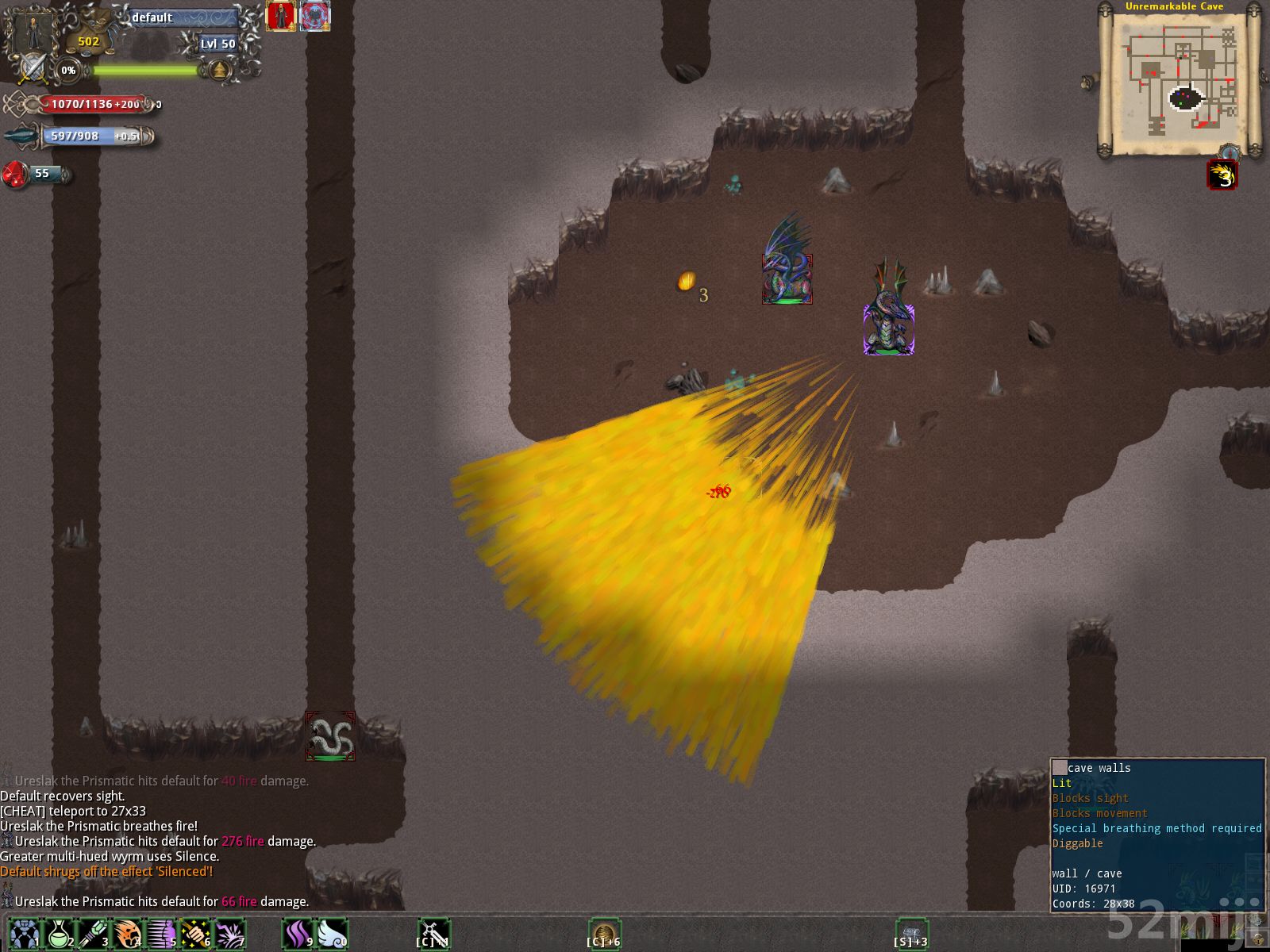This screenshot has height=952, width=1270.
Task: Activate the stone golem skill in slot 1
Action: 25,934
